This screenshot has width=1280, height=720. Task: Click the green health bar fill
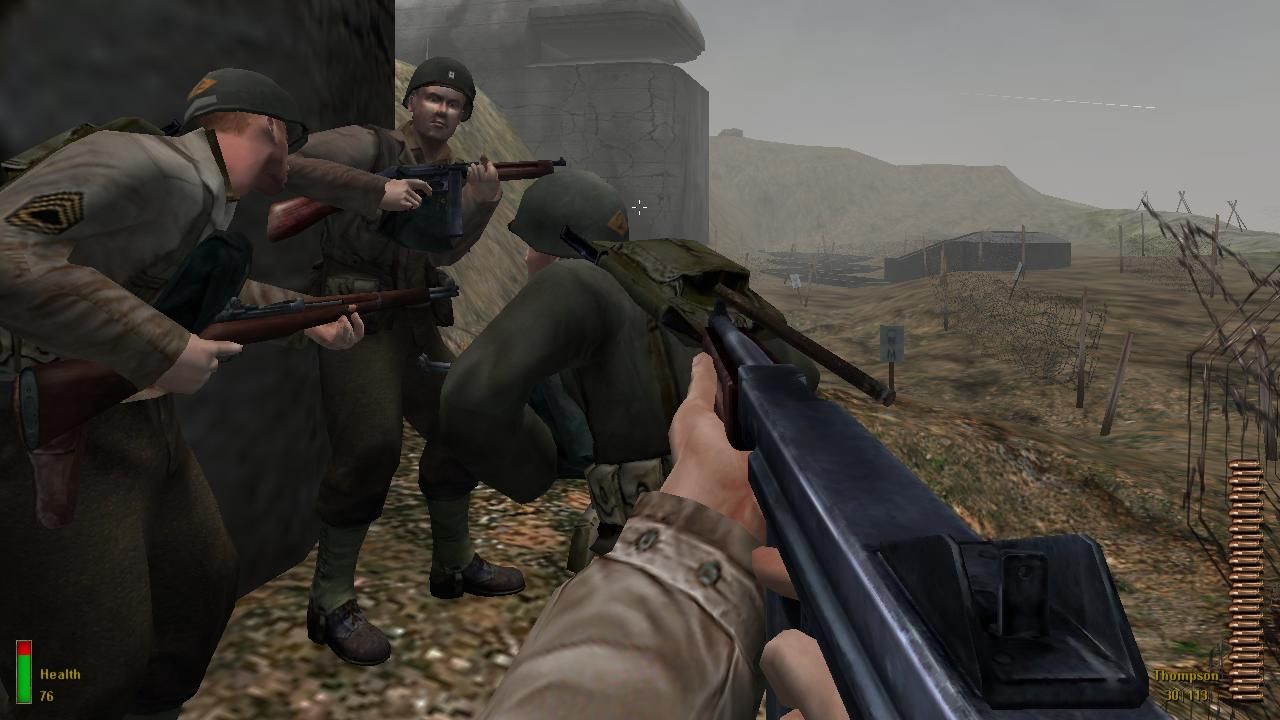[x=24, y=680]
